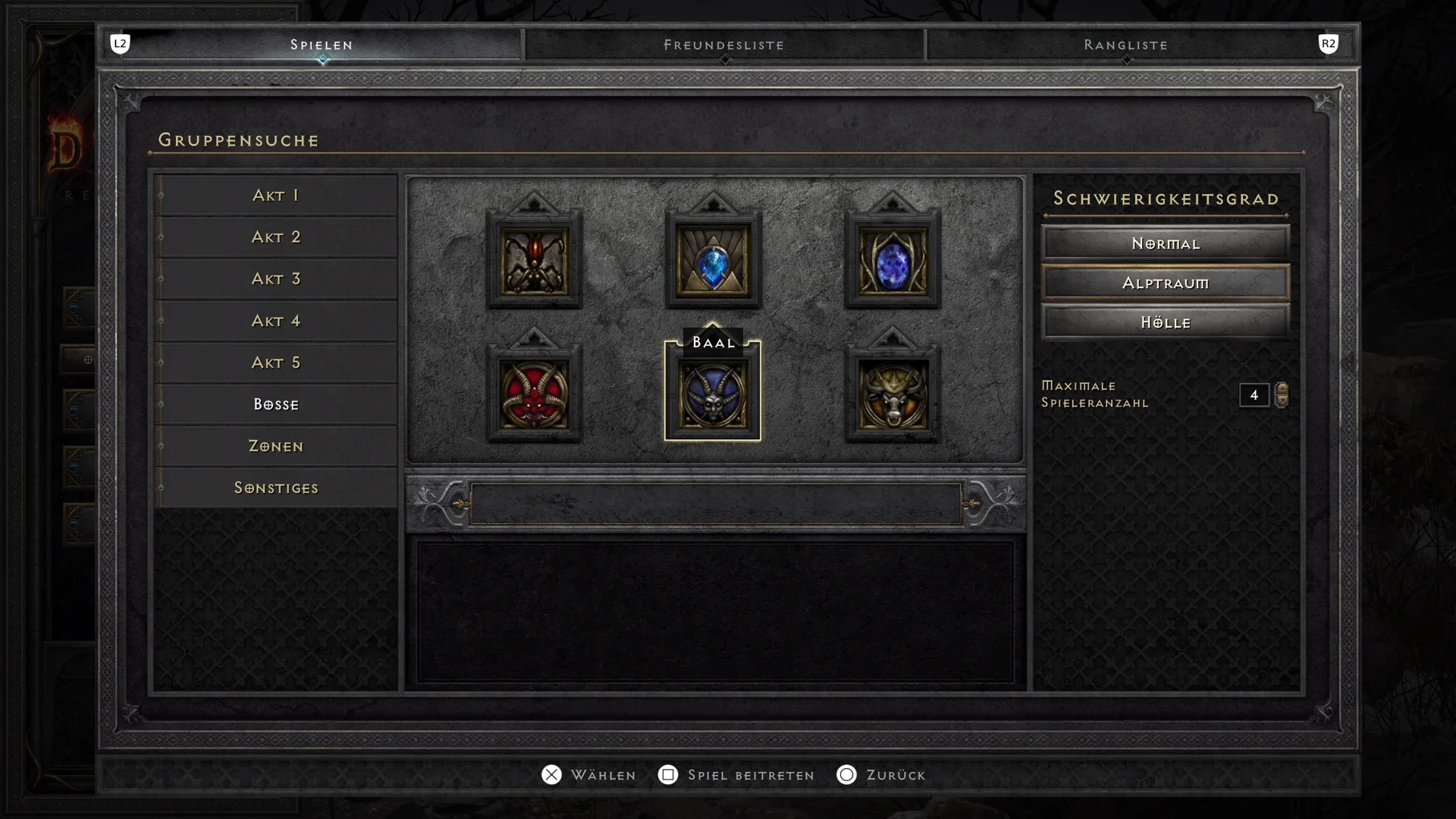
Task: Click the red demon Diablo boss icon
Action: tap(535, 394)
